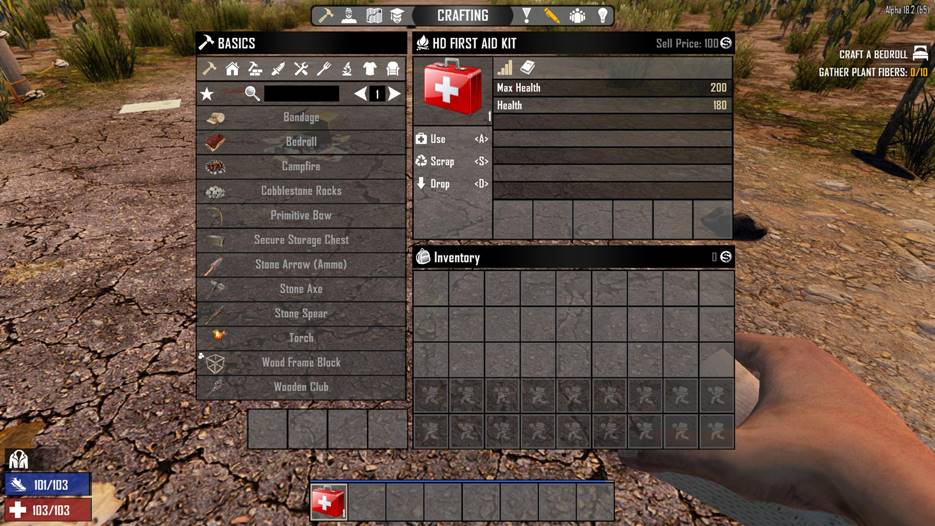Pick the Primitive Bow recipe
Image resolution: width=935 pixels, height=526 pixels.
[x=301, y=216]
